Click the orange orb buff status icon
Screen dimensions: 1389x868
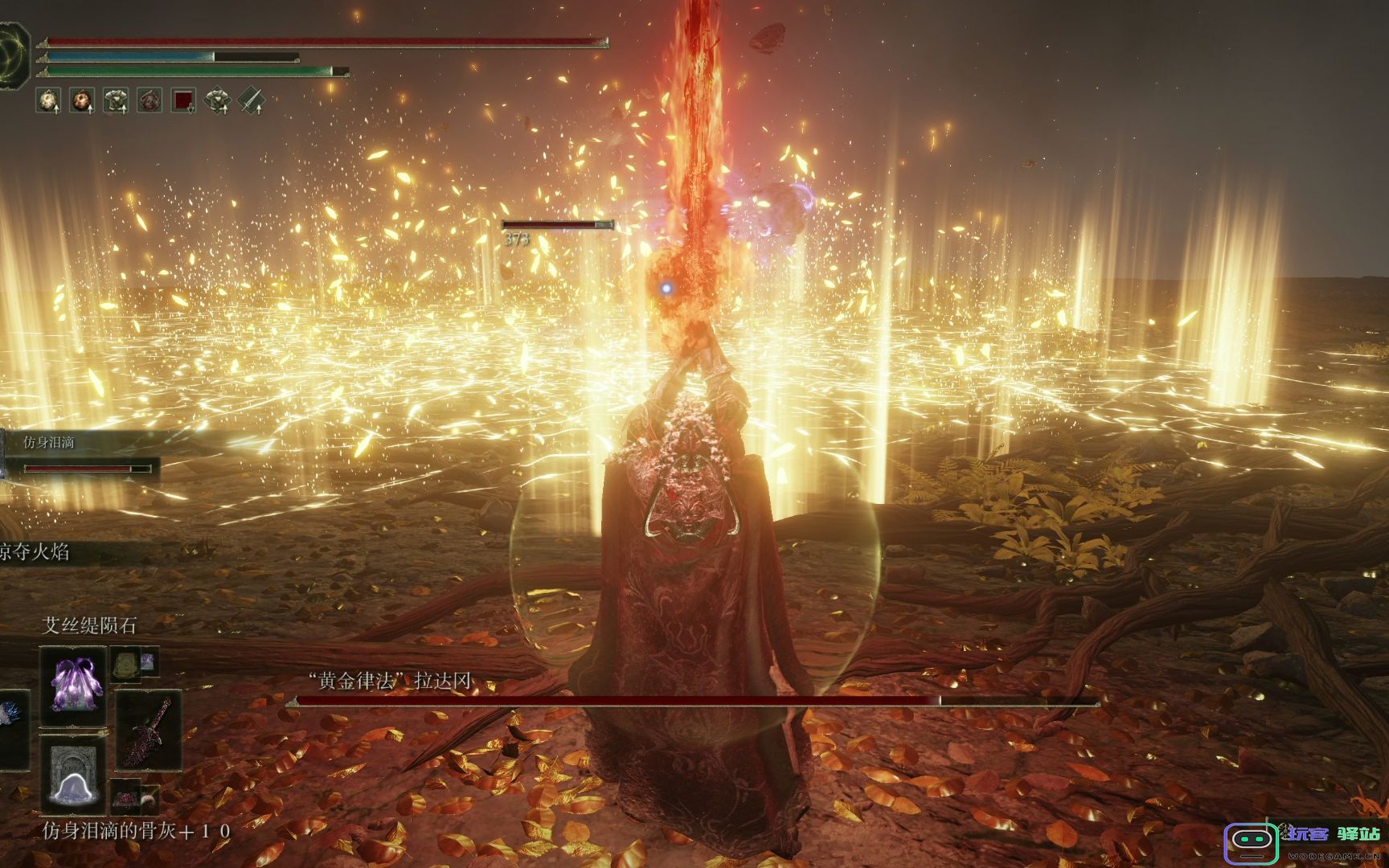(82, 100)
